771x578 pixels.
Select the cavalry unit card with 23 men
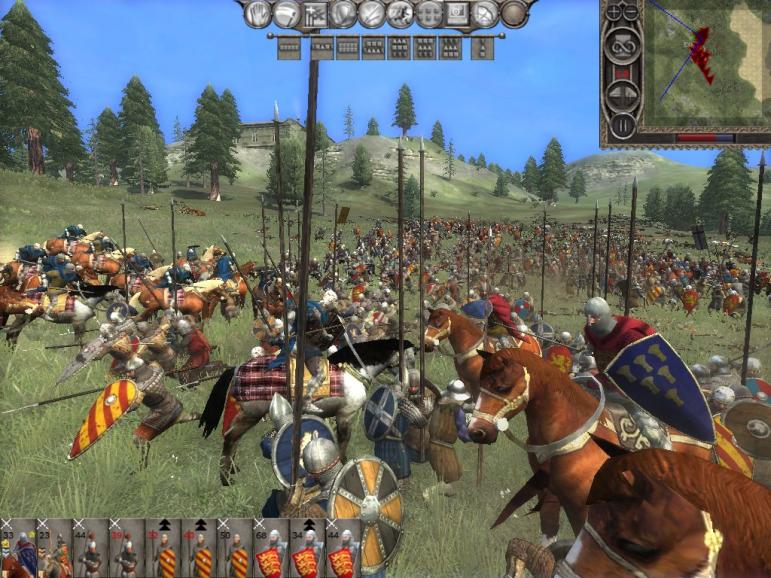(56, 548)
